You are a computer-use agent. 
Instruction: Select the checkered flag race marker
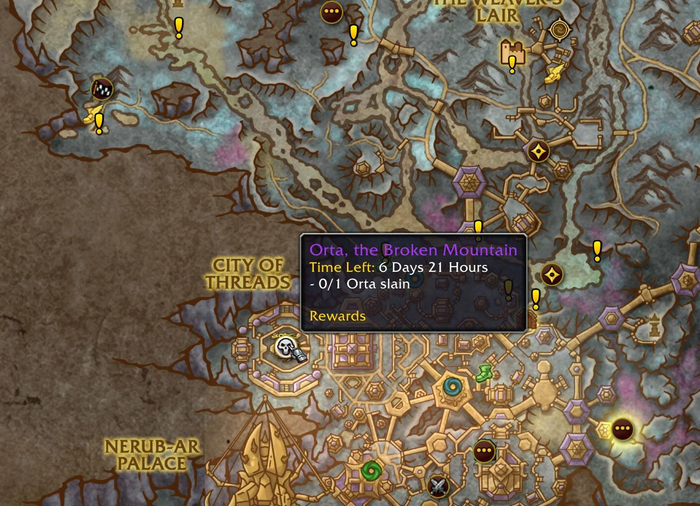(x=101, y=89)
